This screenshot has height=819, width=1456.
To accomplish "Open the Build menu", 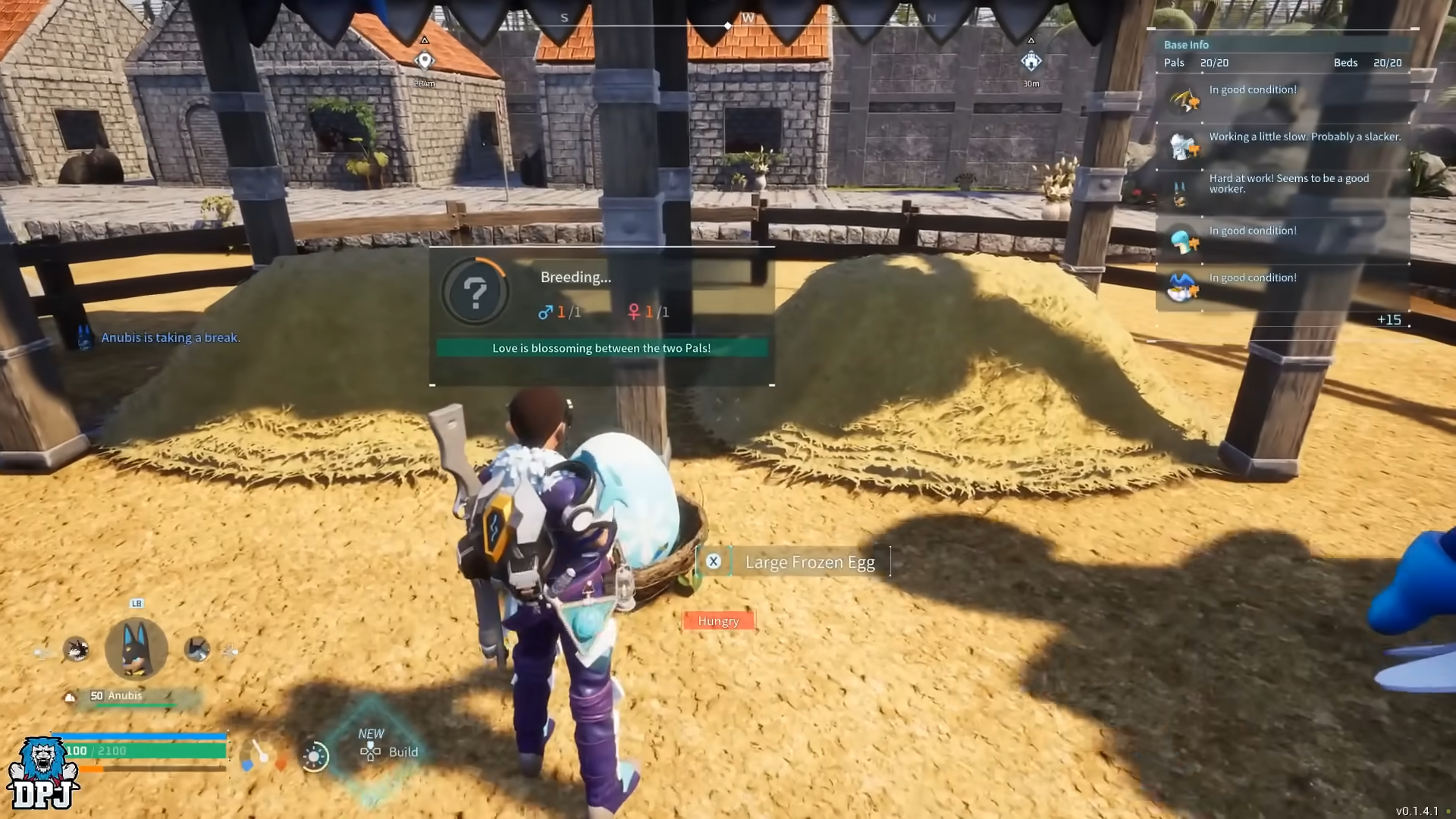I will [x=389, y=752].
